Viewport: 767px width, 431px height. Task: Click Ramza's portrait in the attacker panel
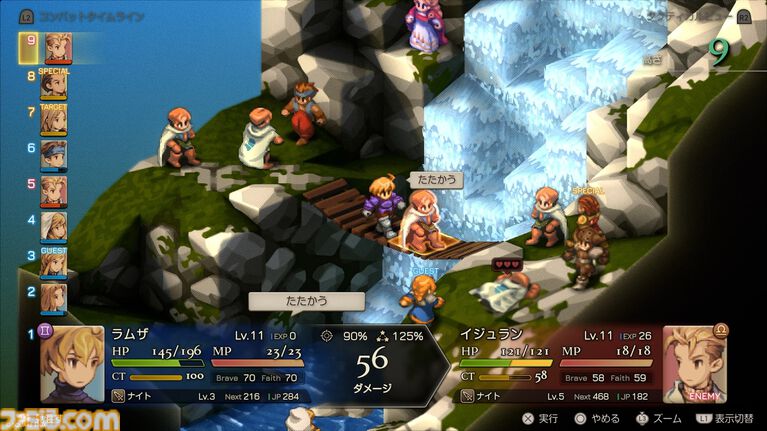click(x=72, y=364)
